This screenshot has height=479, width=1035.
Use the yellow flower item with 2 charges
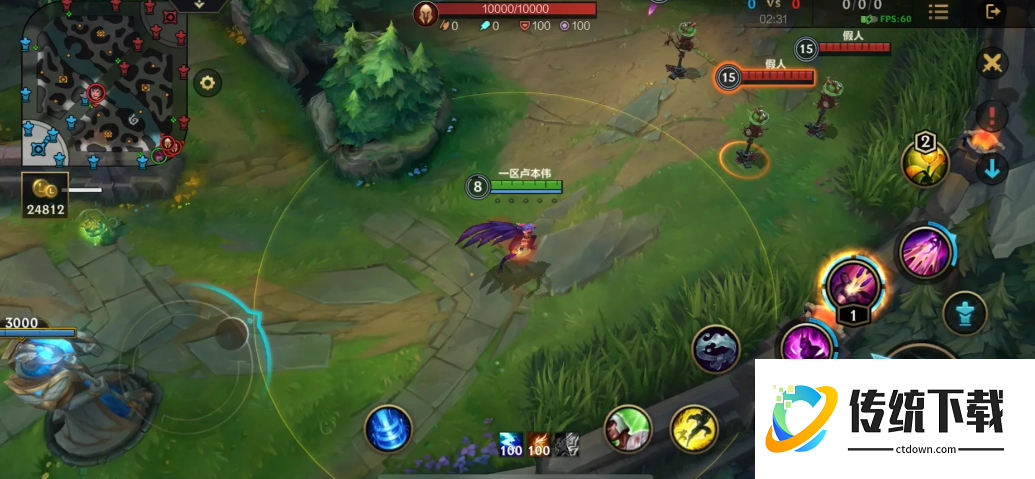coord(926,163)
